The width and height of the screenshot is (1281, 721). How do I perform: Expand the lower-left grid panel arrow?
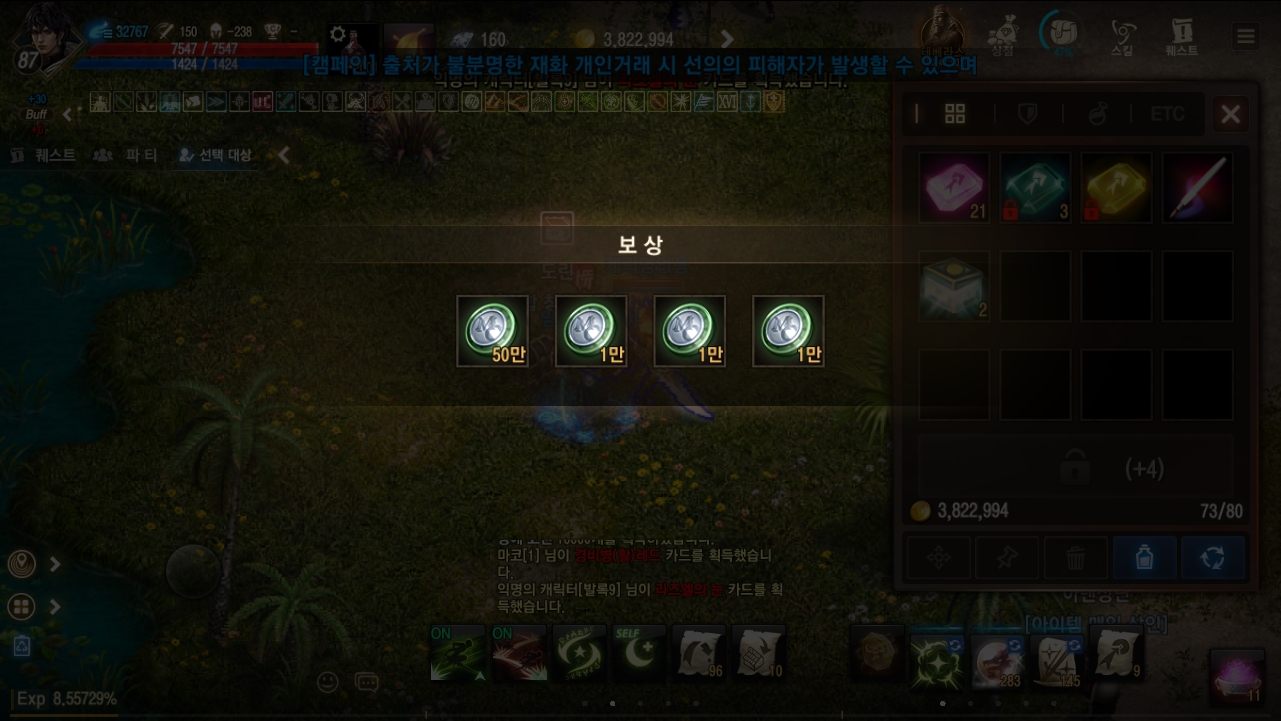coord(55,606)
